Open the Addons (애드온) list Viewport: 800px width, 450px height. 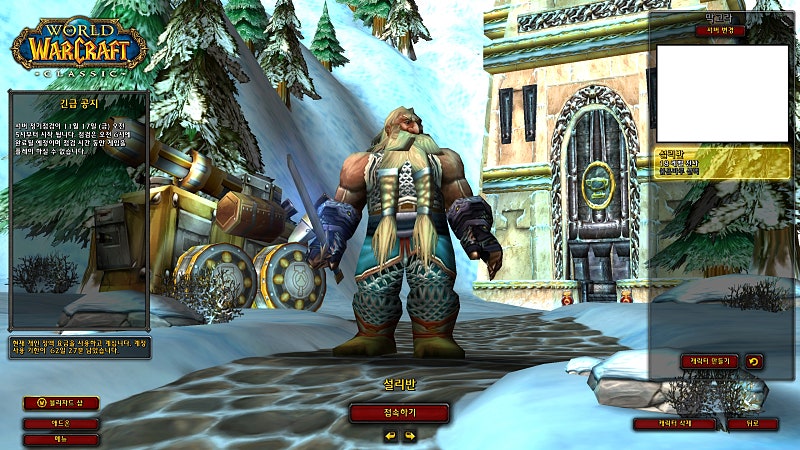pyautogui.click(x=61, y=423)
